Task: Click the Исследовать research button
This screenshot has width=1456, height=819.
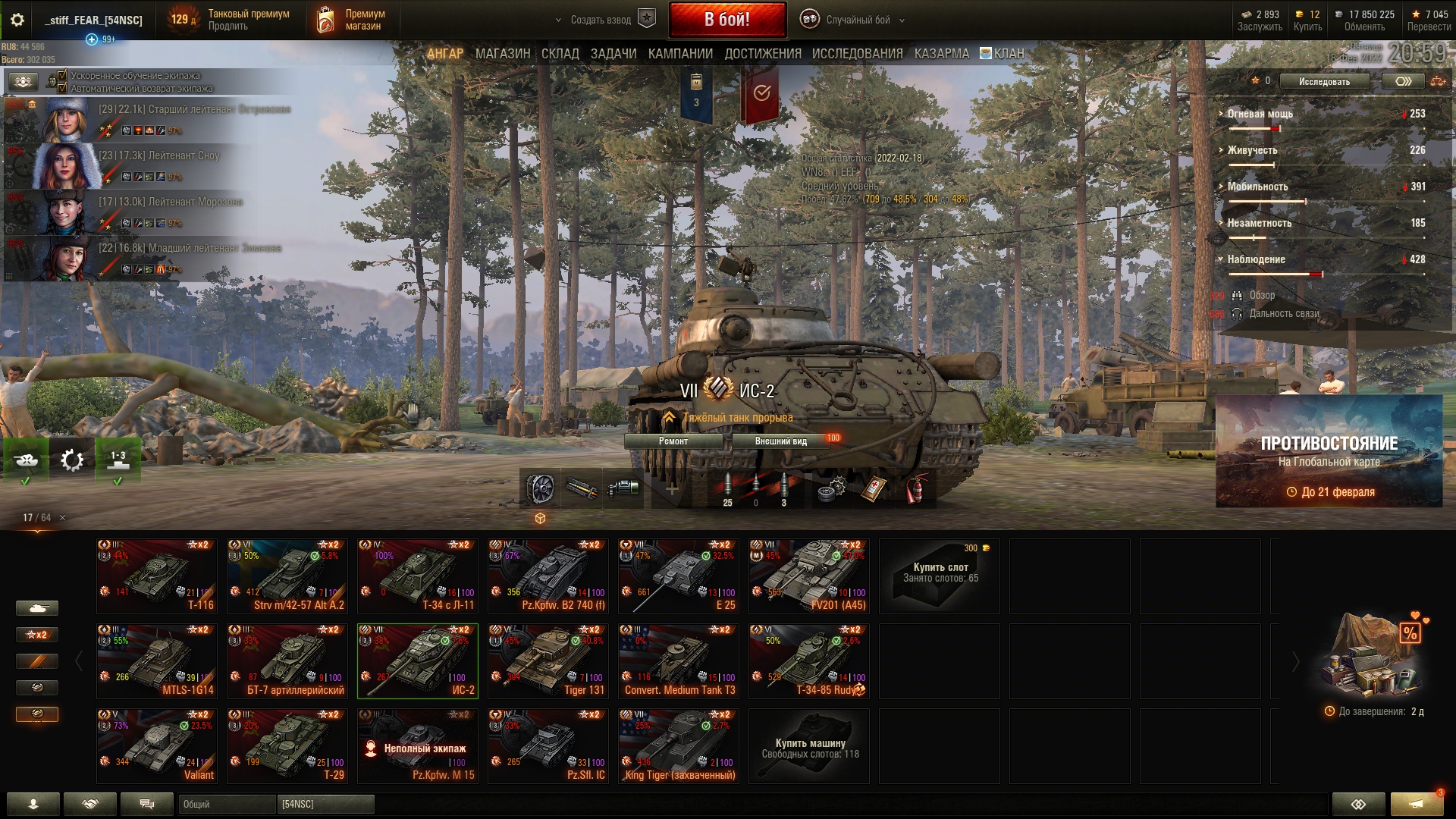Action: [1324, 82]
